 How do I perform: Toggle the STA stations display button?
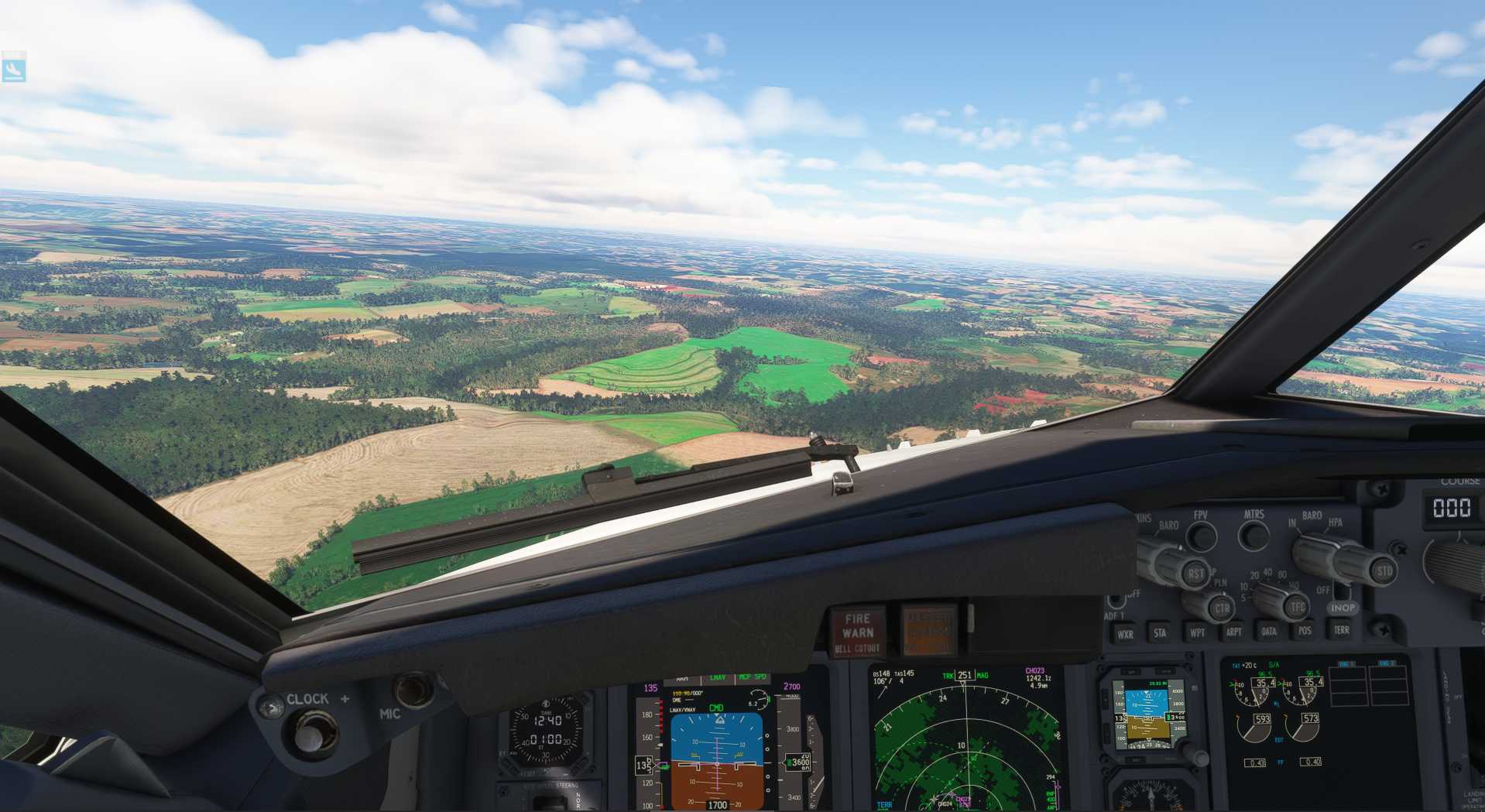1160,632
